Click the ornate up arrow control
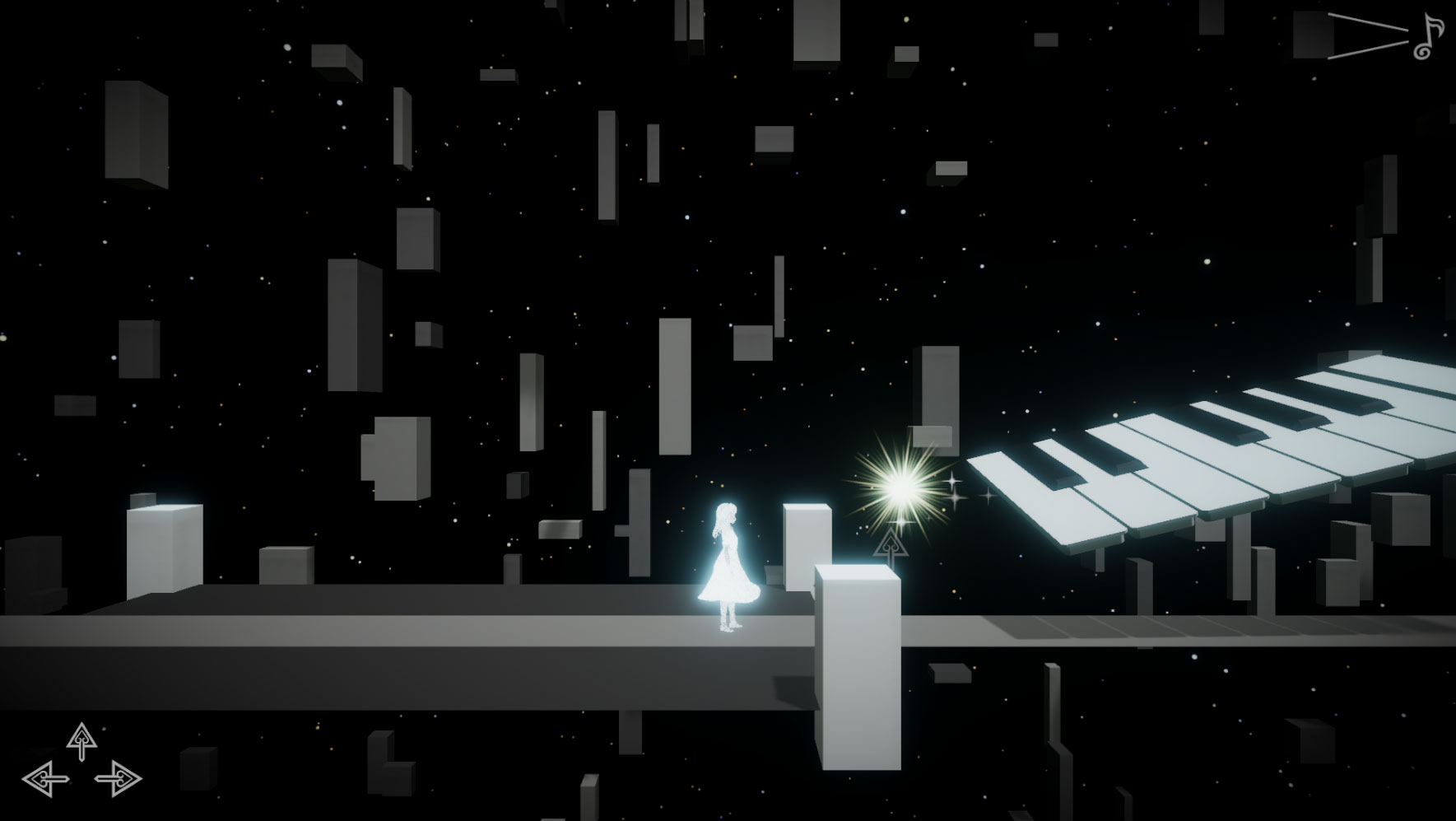The width and height of the screenshot is (1456, 821). coord(81,741)
